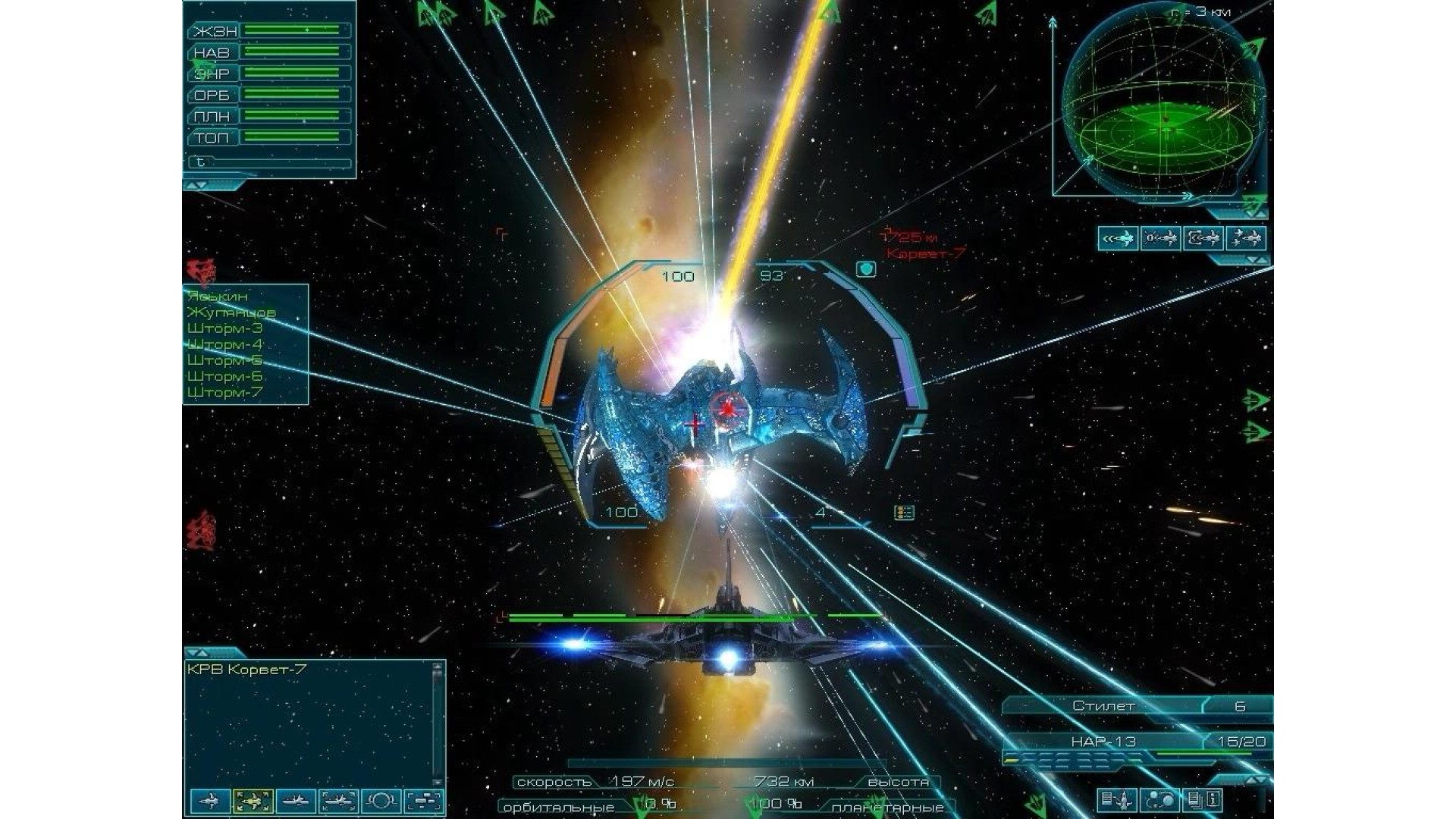
Task: Click the bracketed blocks group icon button
Action: (424, 801)
